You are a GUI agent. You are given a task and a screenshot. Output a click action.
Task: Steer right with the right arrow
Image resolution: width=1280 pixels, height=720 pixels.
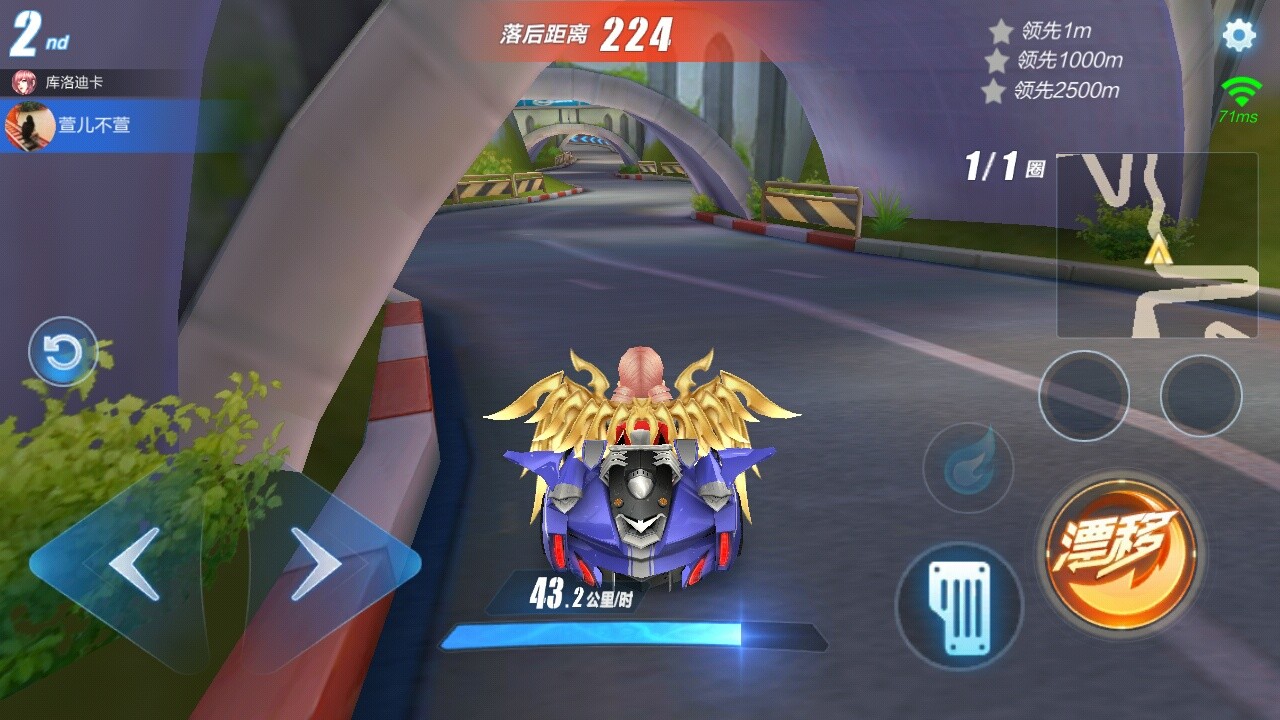pos(317,565)
